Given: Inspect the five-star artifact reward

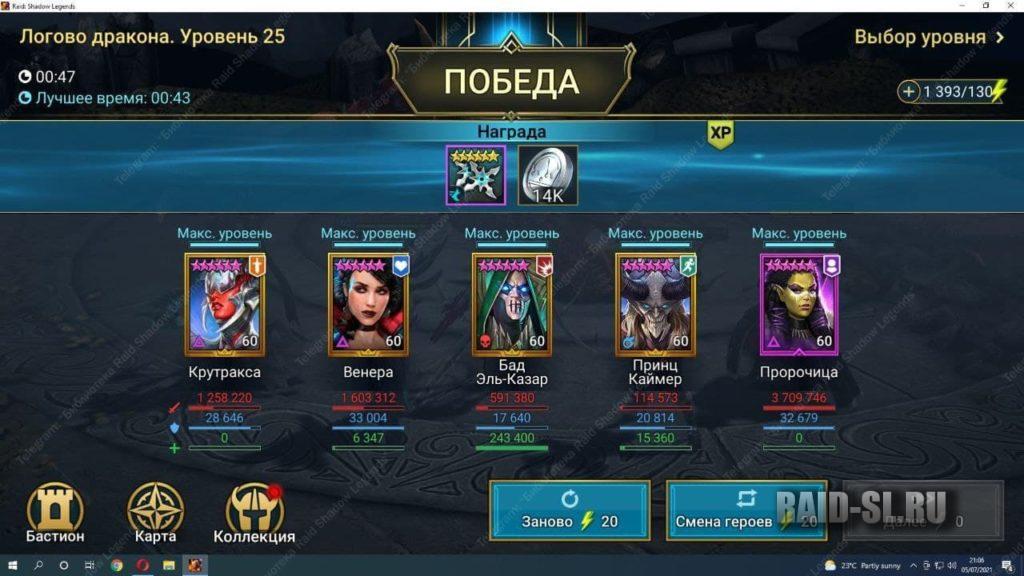Looking at the screenshot, I should click(475, 175).
